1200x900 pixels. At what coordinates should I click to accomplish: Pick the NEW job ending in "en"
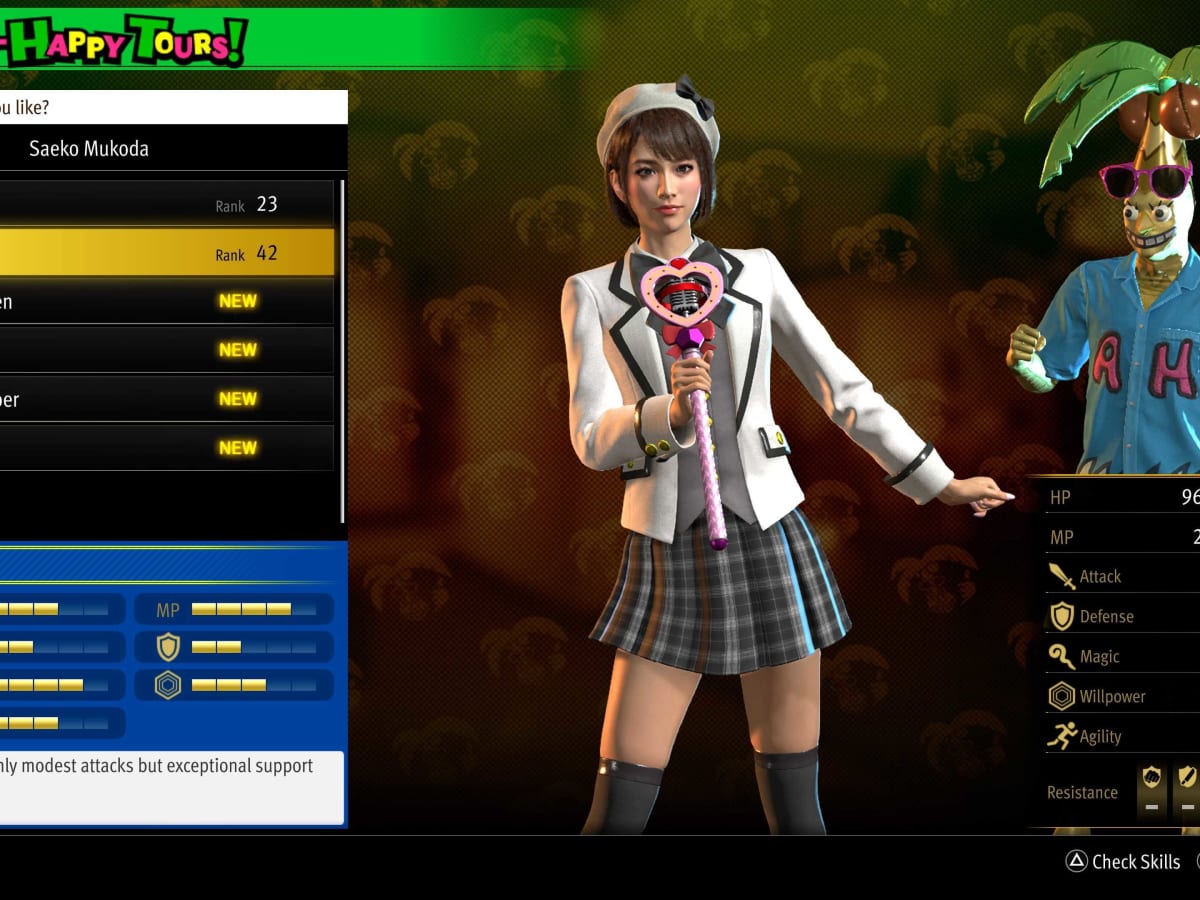point(166,301)
